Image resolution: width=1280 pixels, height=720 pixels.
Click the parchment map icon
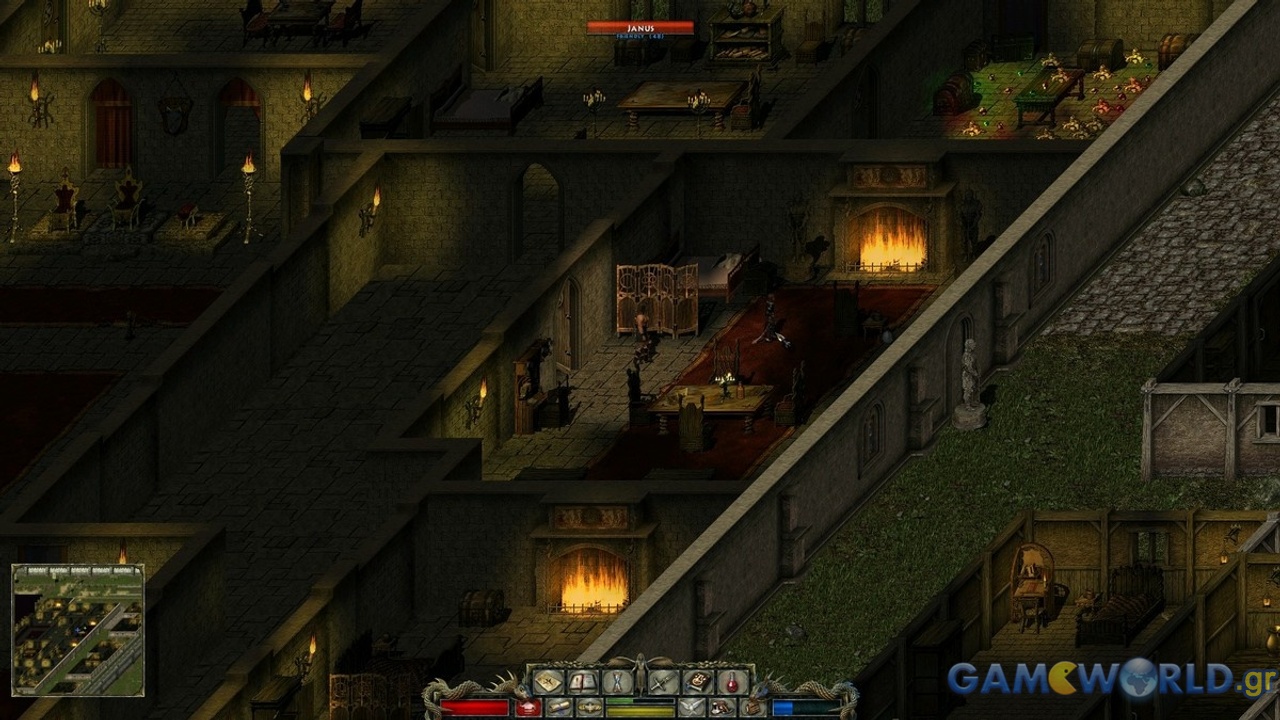[x=548, y=682]
